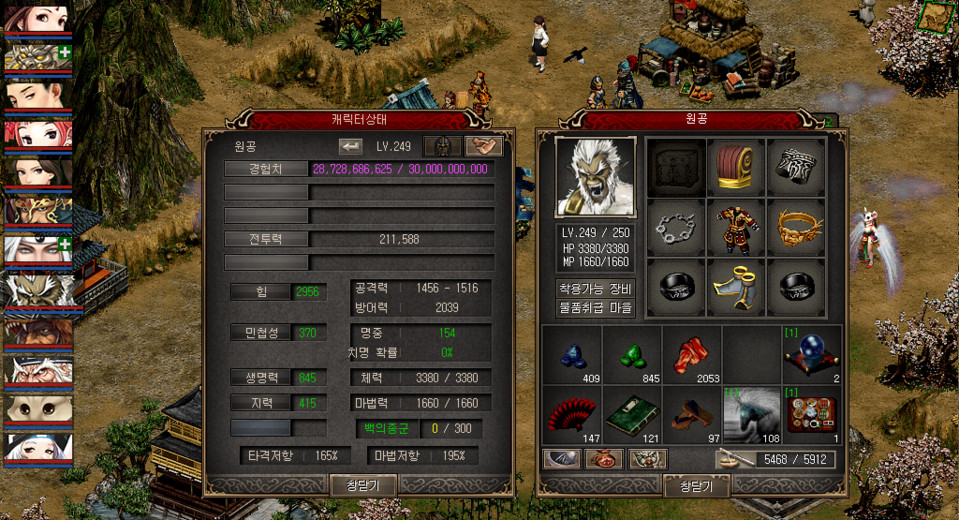959x520 pixels.
Task: Select the crystal orb on stand item
Action: [x=812, y=355]
